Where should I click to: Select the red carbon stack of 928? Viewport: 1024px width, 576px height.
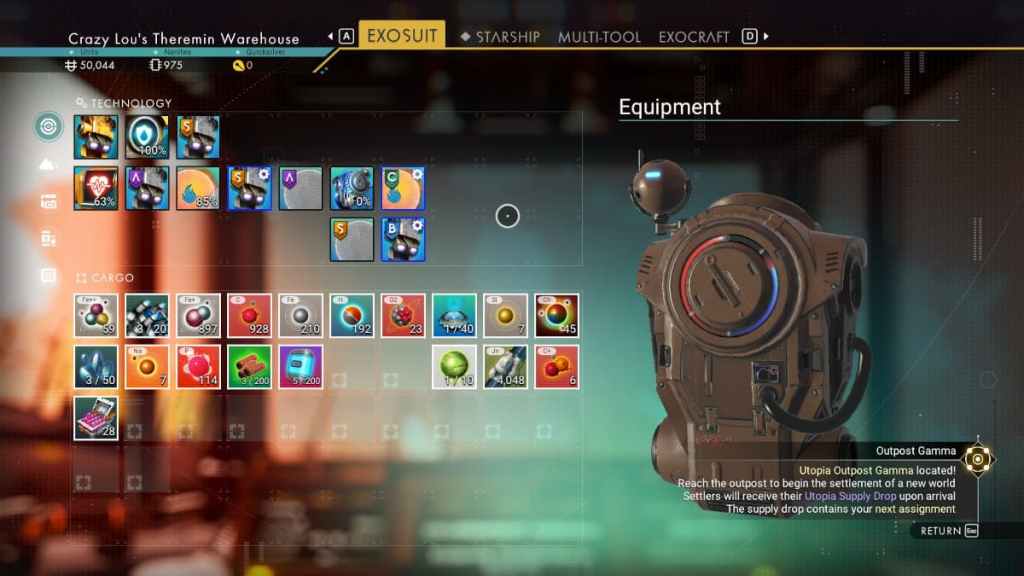[x=249, y=315]
